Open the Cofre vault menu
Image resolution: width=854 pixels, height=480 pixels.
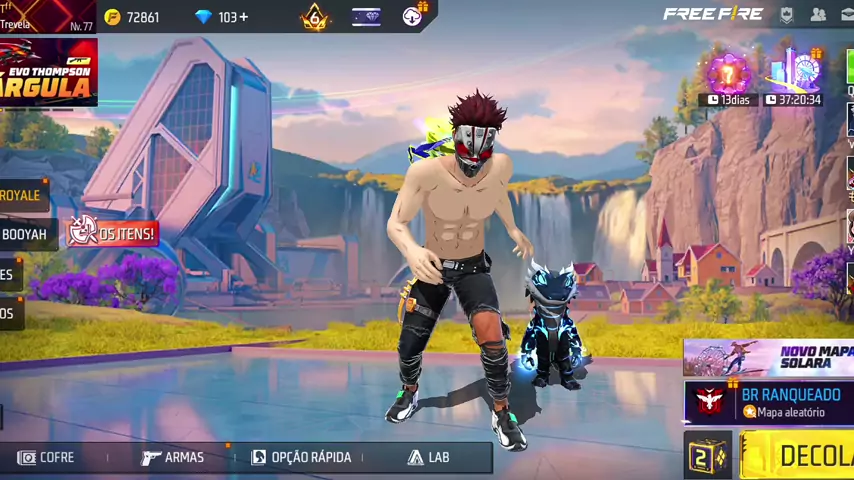pyautogui.click(x=46, y=457)
